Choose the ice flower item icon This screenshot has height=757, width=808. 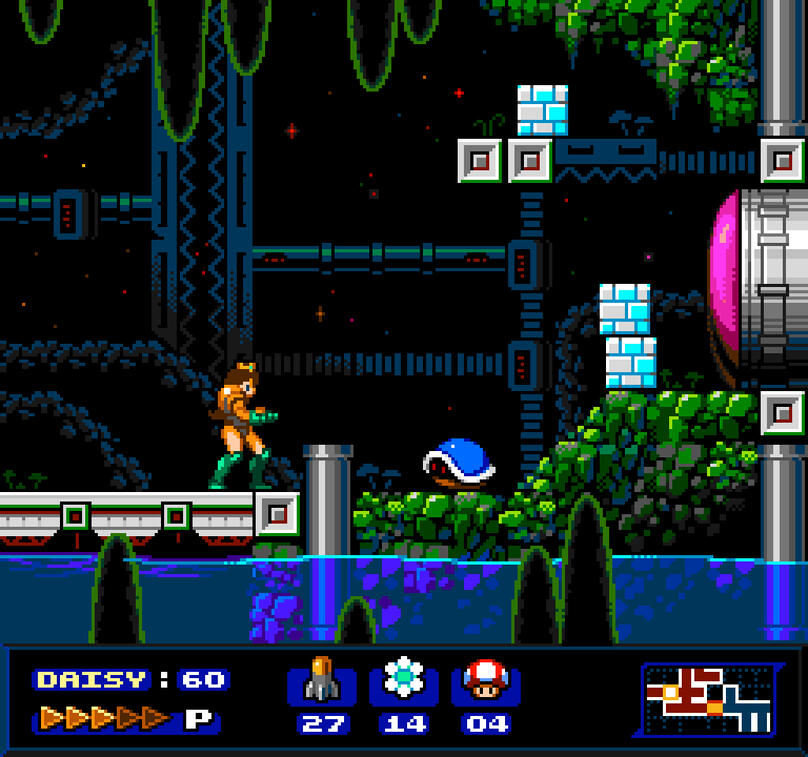pyautogui.click(x=404, y=679)
